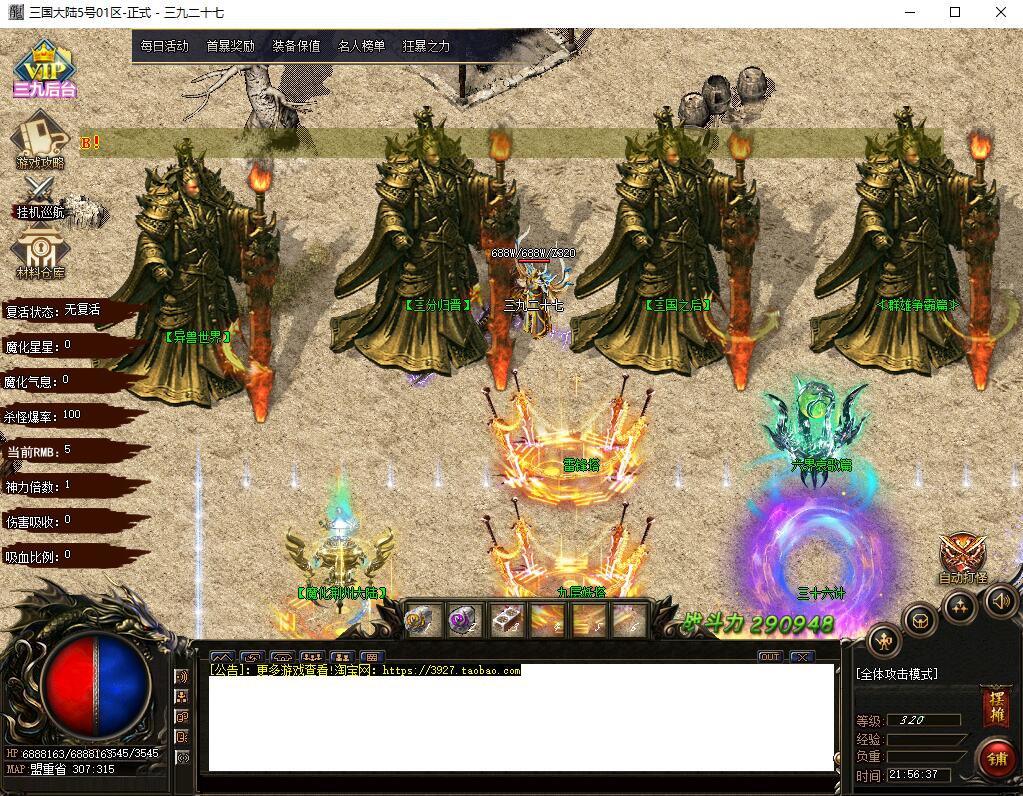Click inside the white chat box
Screen dimensions: 1023x796
(520, 720)
